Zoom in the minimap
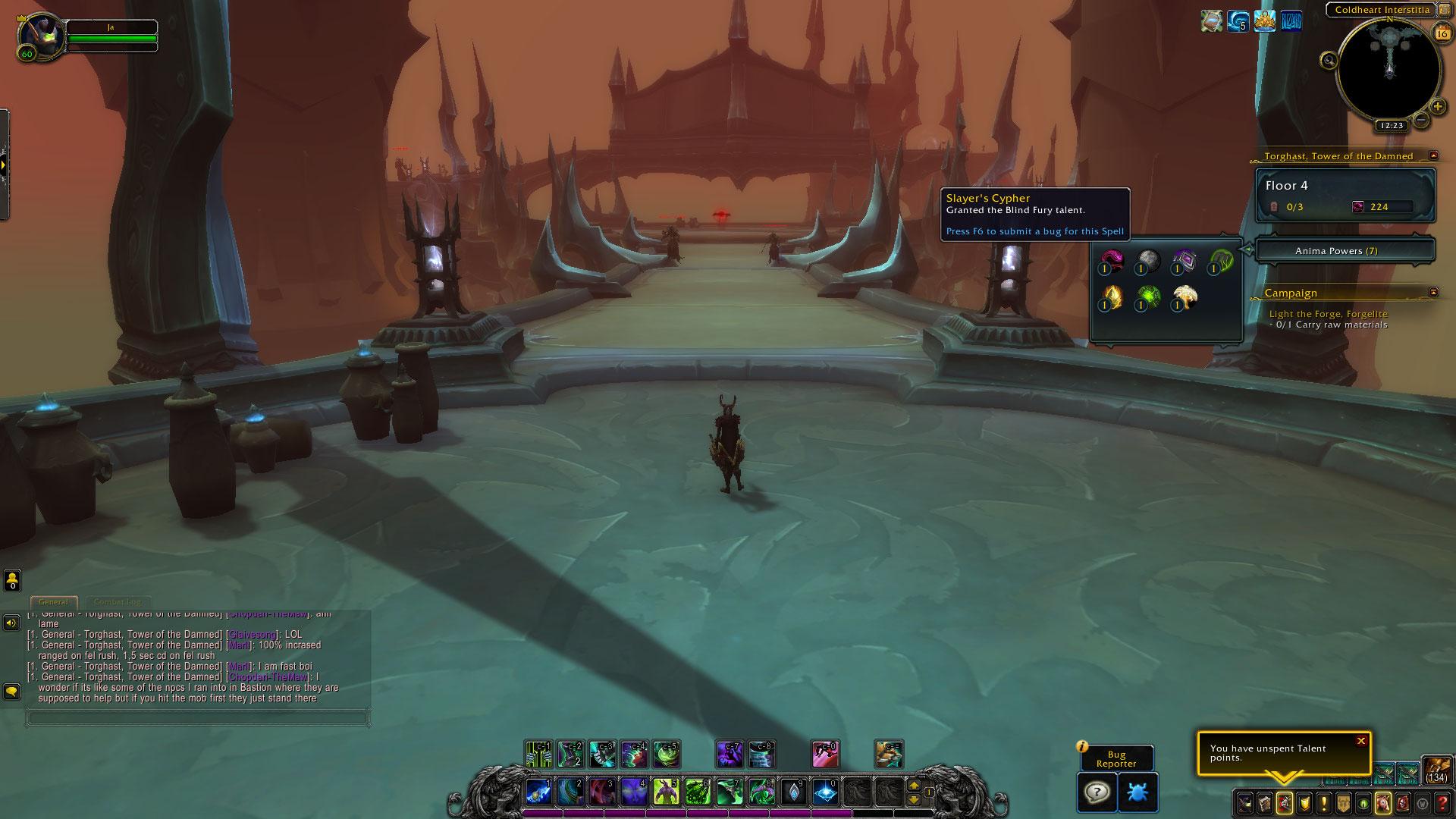This screenshot has width=1456, height=819. point(1437,107)
